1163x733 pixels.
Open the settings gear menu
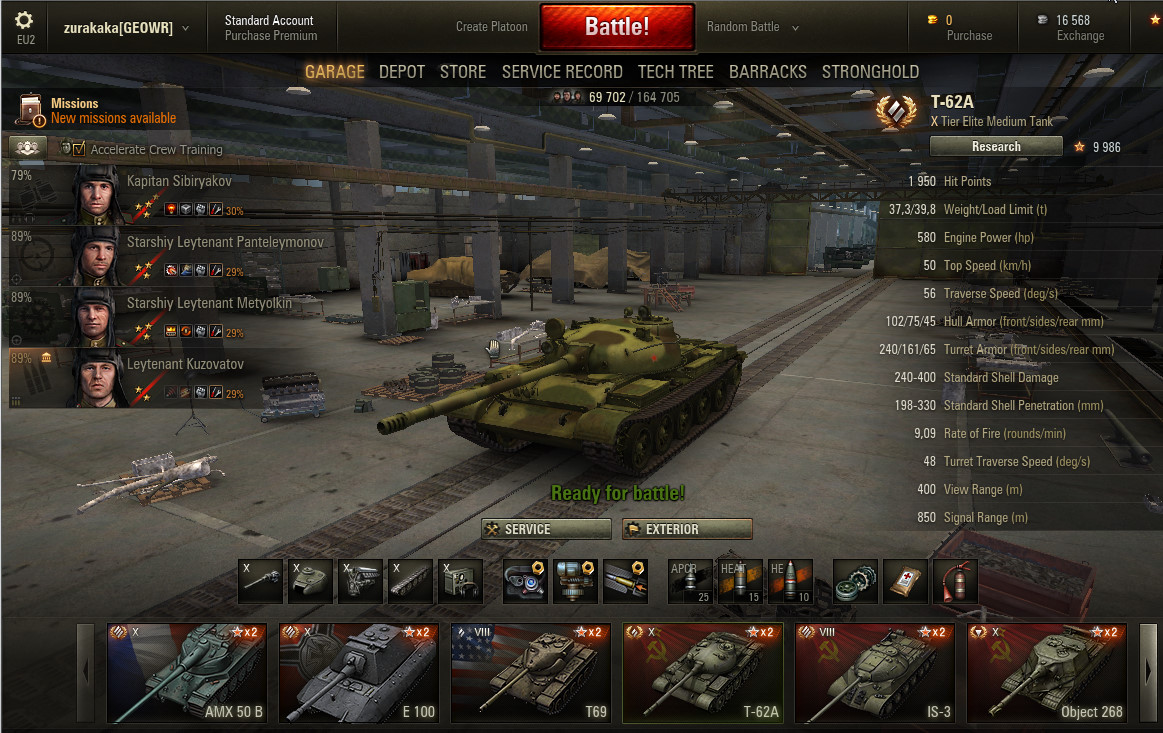(x=25, y=21)
